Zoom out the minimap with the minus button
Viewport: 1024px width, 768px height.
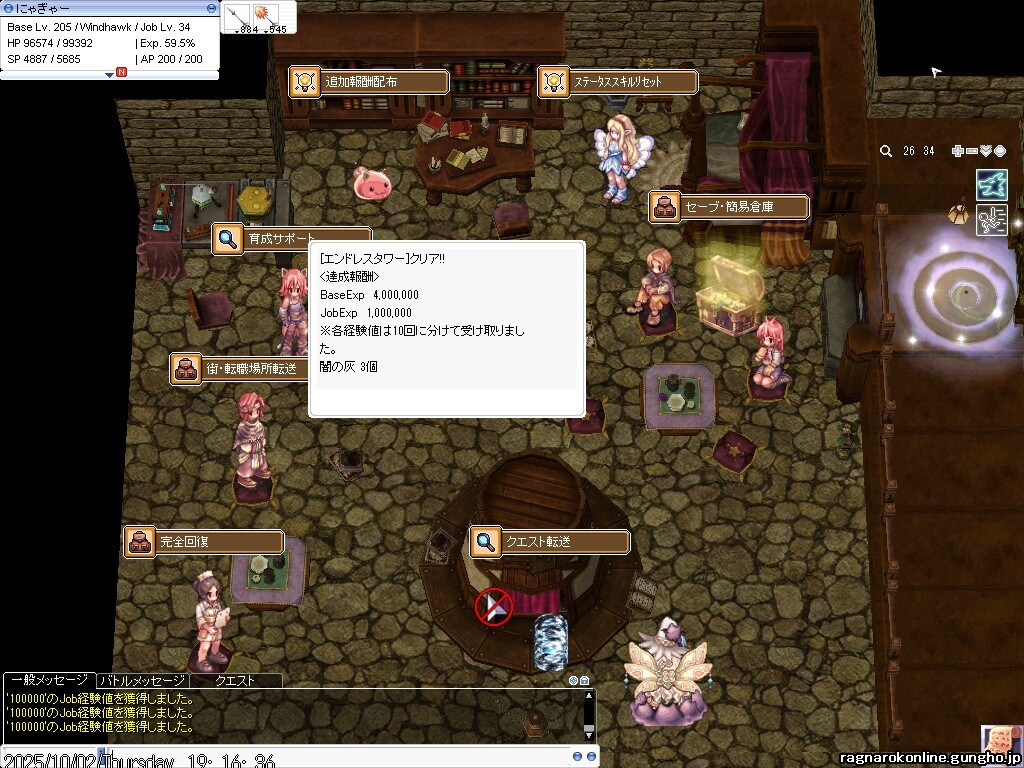(x=972, y=151)
